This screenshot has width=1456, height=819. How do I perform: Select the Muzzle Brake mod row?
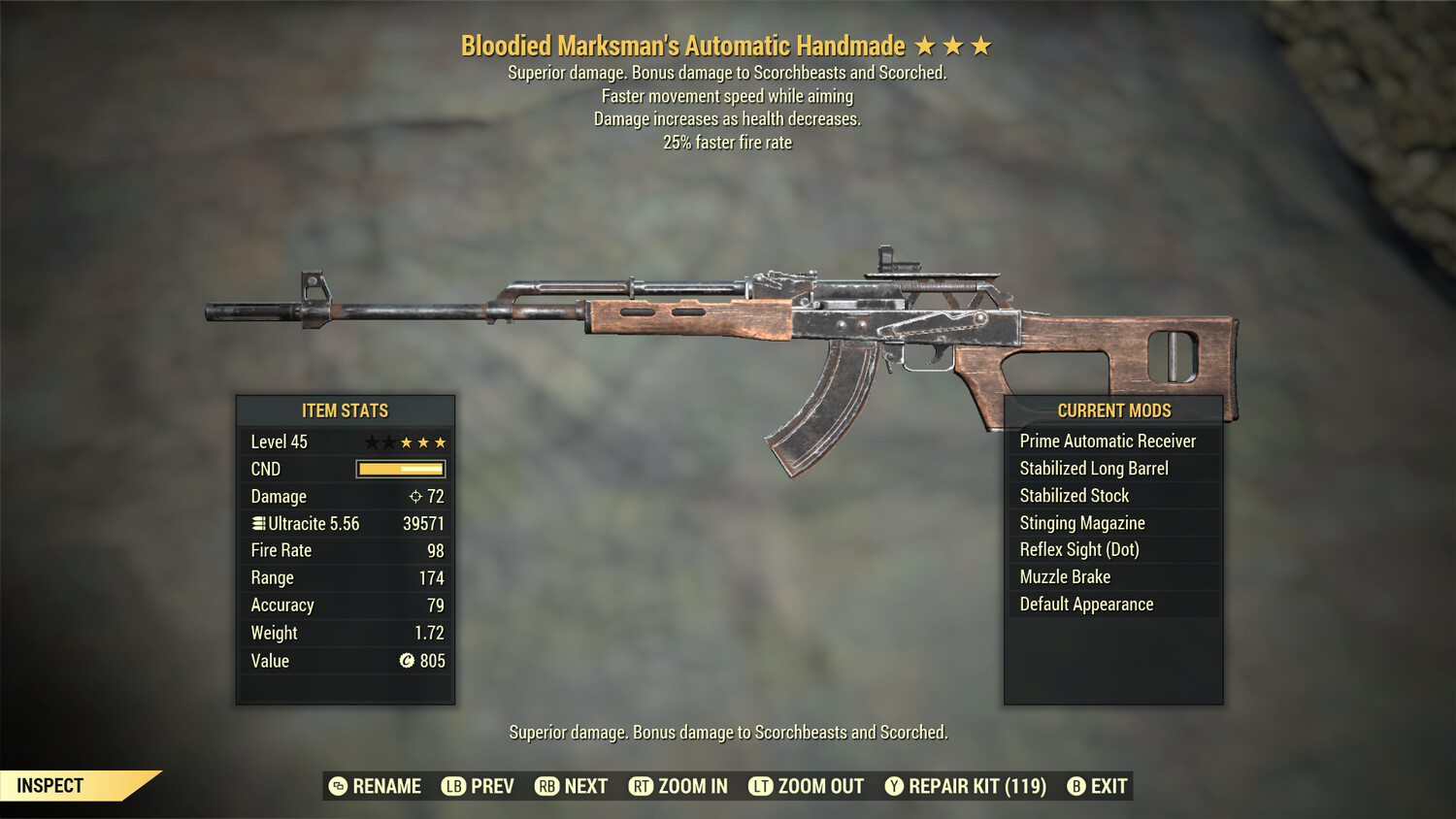[1065, 576]
